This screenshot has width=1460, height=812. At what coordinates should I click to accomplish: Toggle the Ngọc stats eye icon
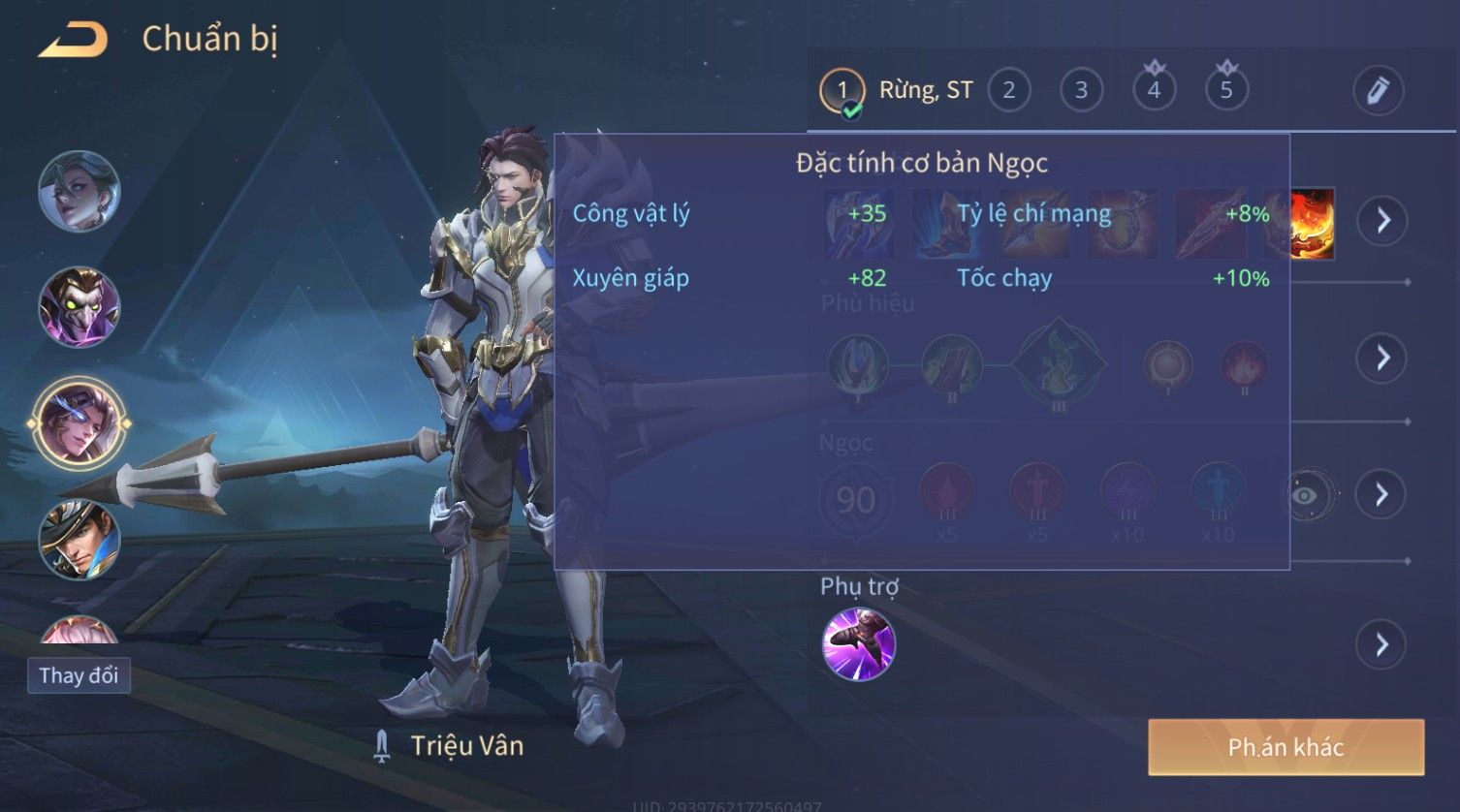(x=1305, y=496)
